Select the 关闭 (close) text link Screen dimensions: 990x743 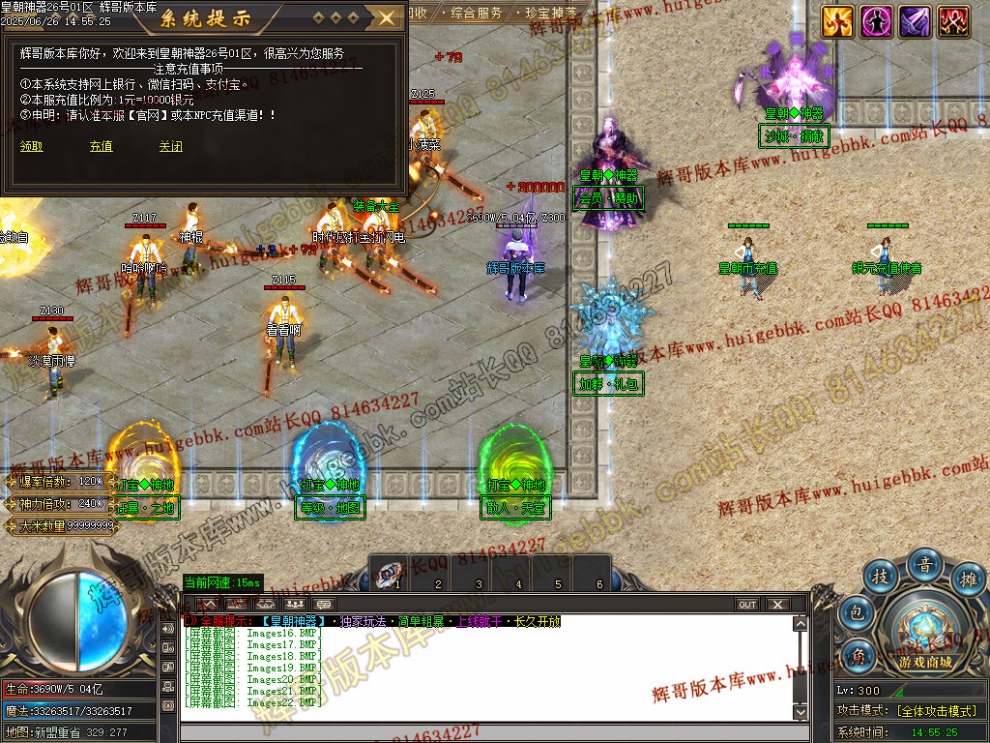pos(170,146)
